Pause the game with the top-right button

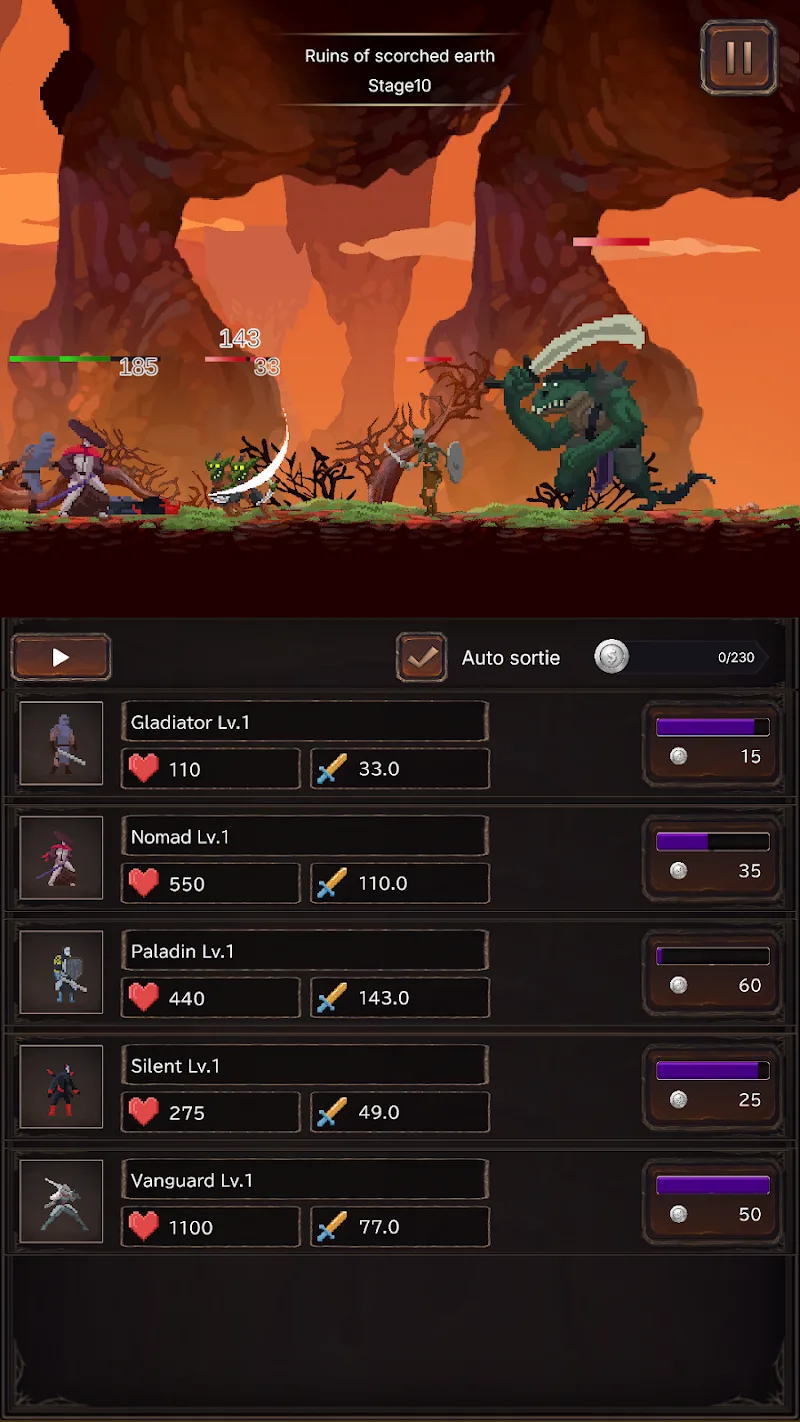[x=739, y=57]
